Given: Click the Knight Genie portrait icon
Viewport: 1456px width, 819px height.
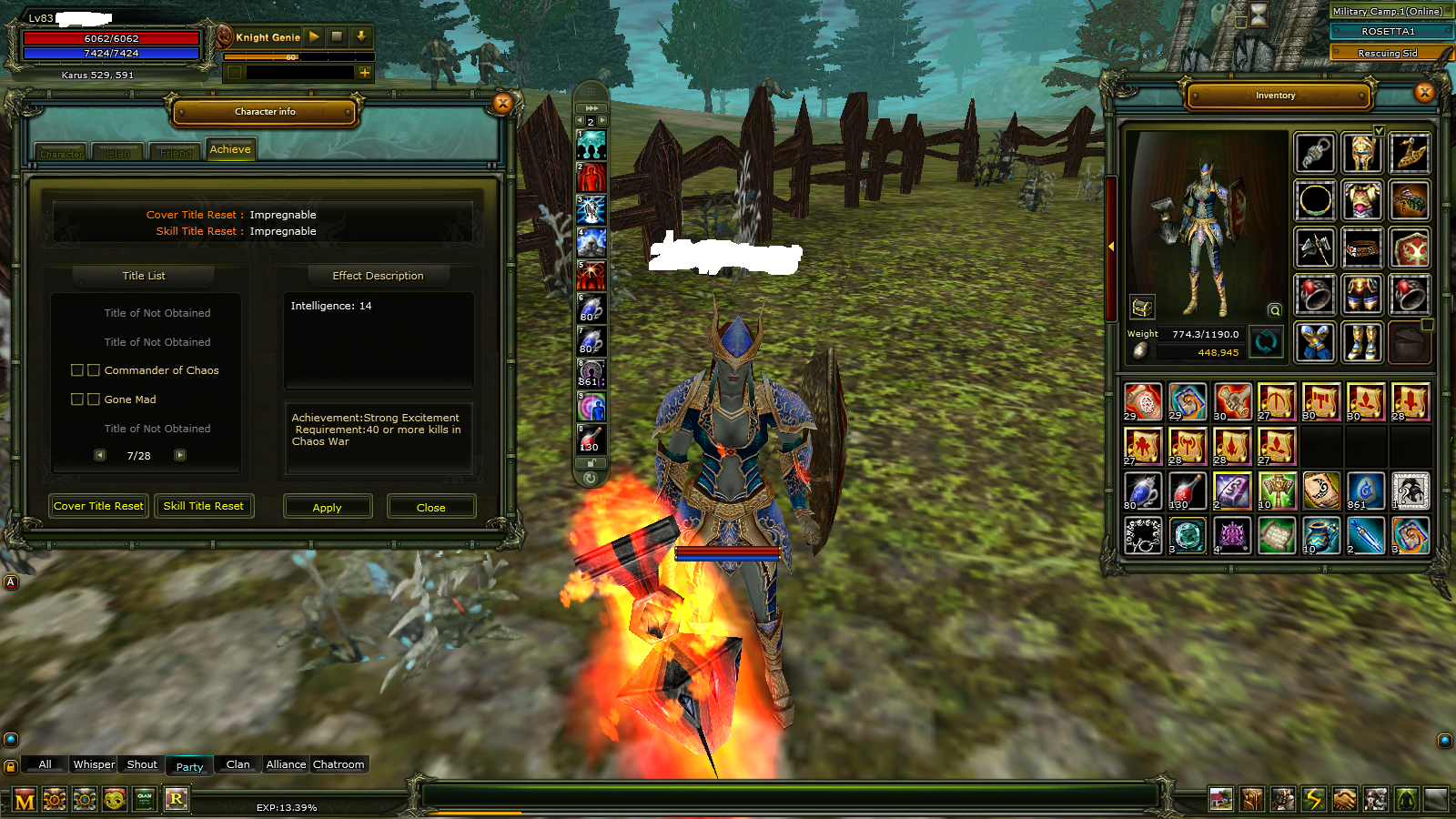Looking at the screenshot, I should coord(223,37).
